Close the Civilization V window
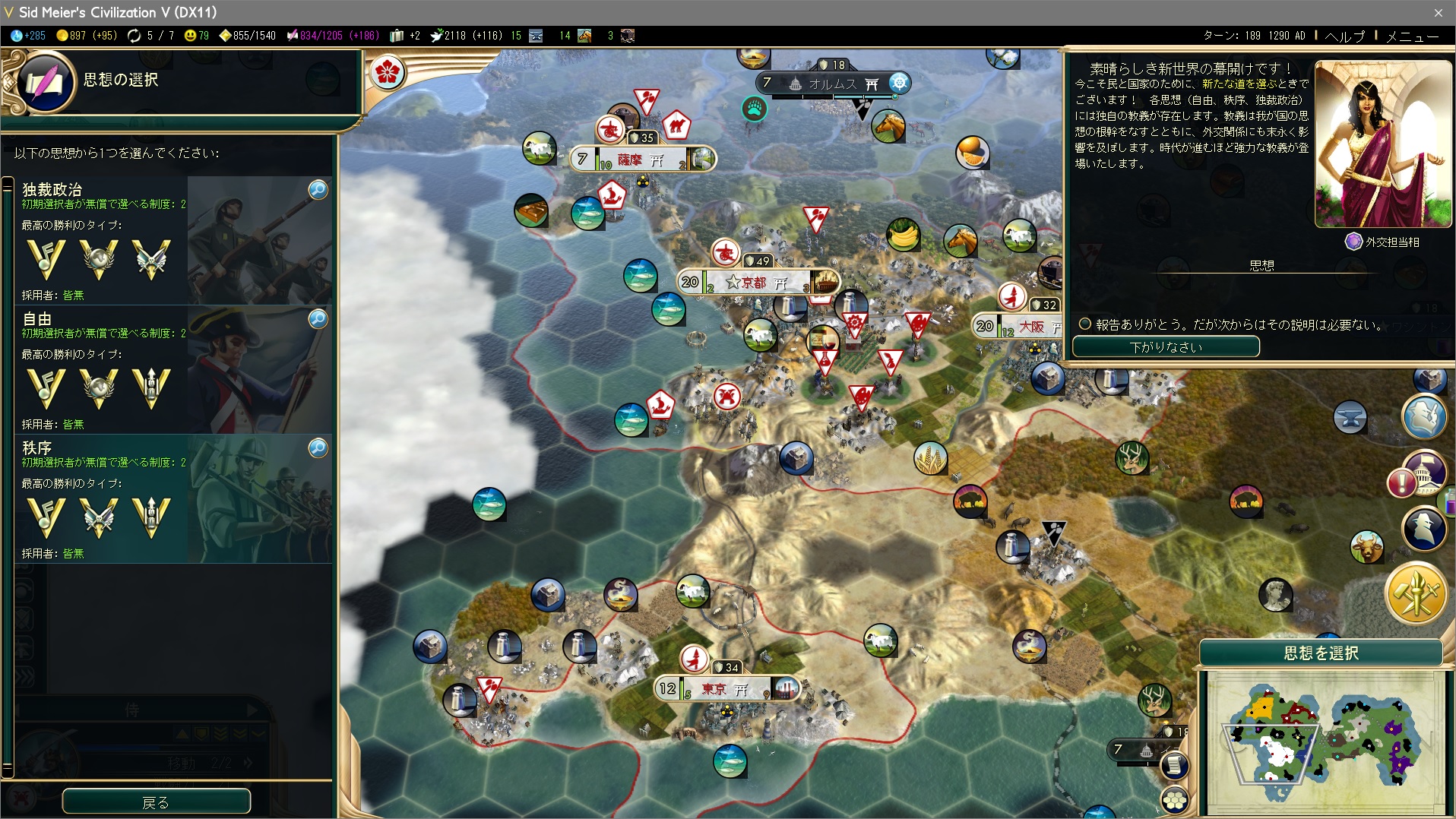Viewport: 1456px width, 819px height. coord(1438,12)
